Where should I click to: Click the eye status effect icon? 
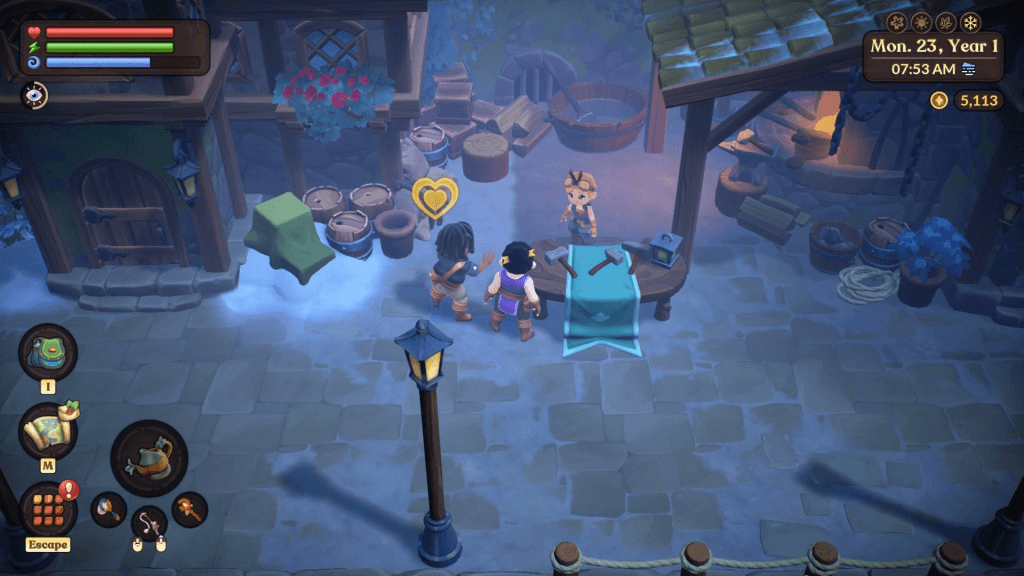33,95
